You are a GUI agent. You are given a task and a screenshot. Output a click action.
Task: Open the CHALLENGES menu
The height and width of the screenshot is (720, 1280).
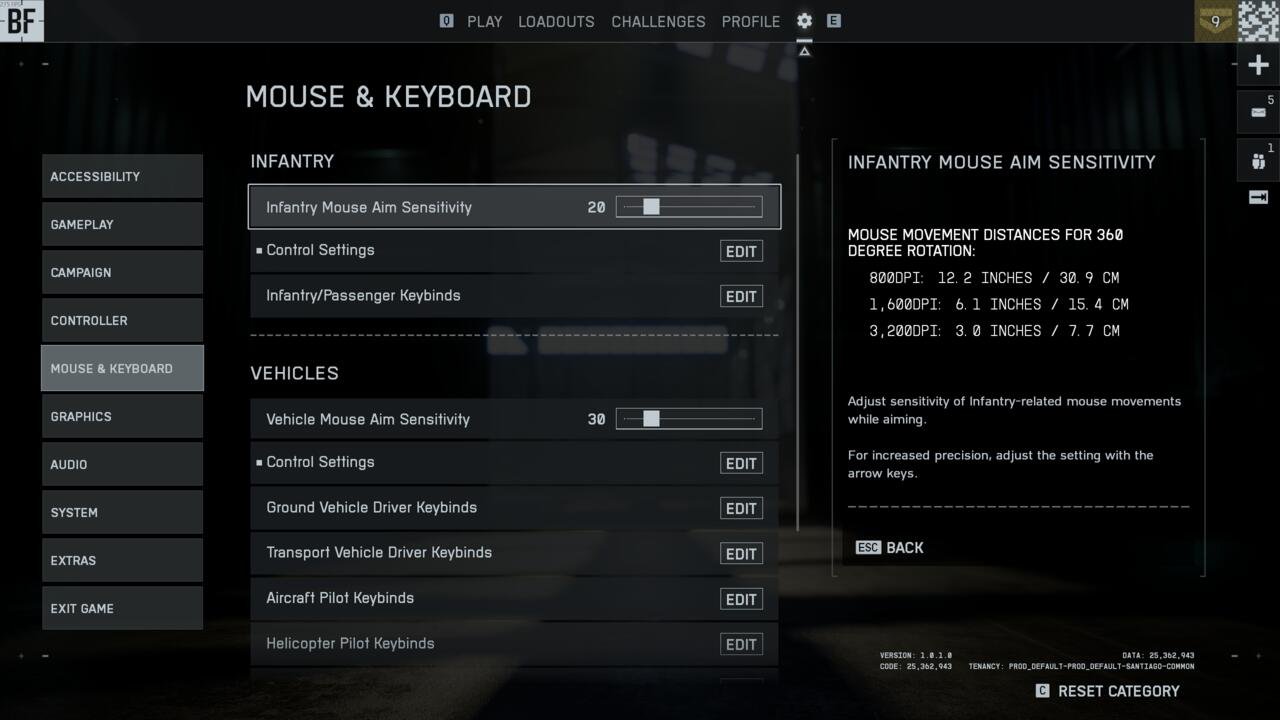658,21
